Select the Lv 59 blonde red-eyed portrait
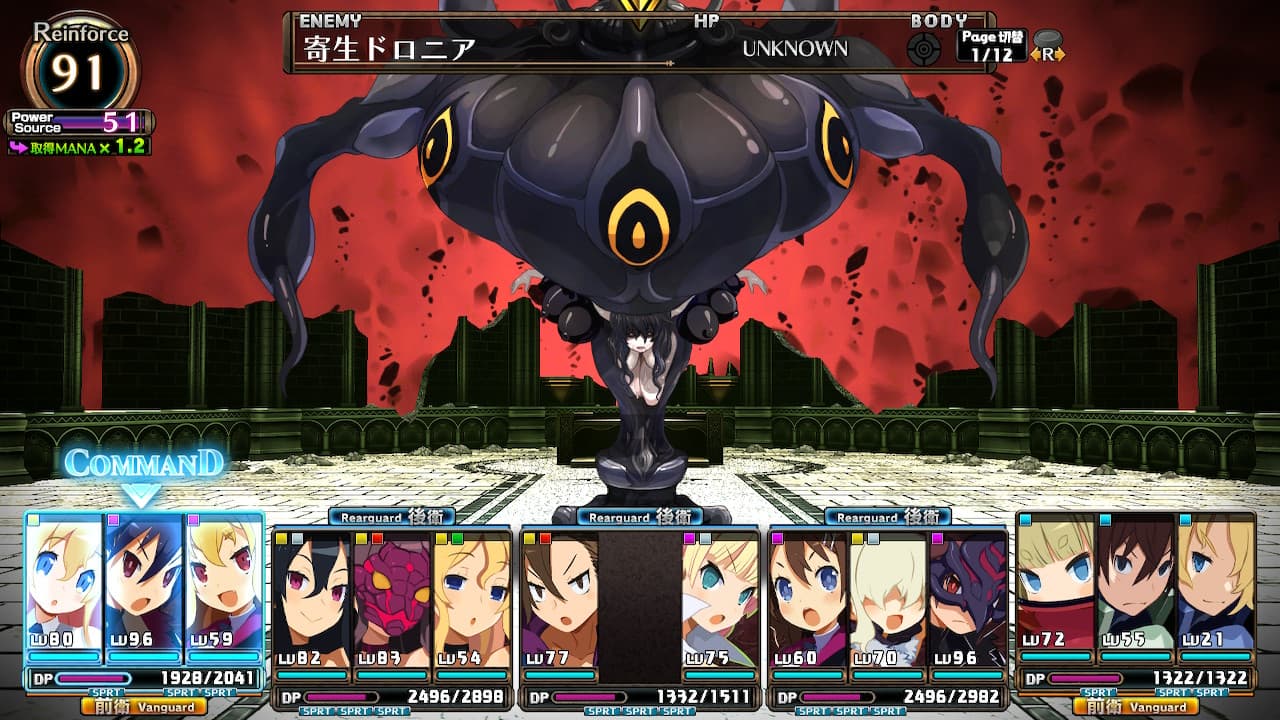Screen dimensions: 1280x720 pyautogui.click(x=223, y=585)
